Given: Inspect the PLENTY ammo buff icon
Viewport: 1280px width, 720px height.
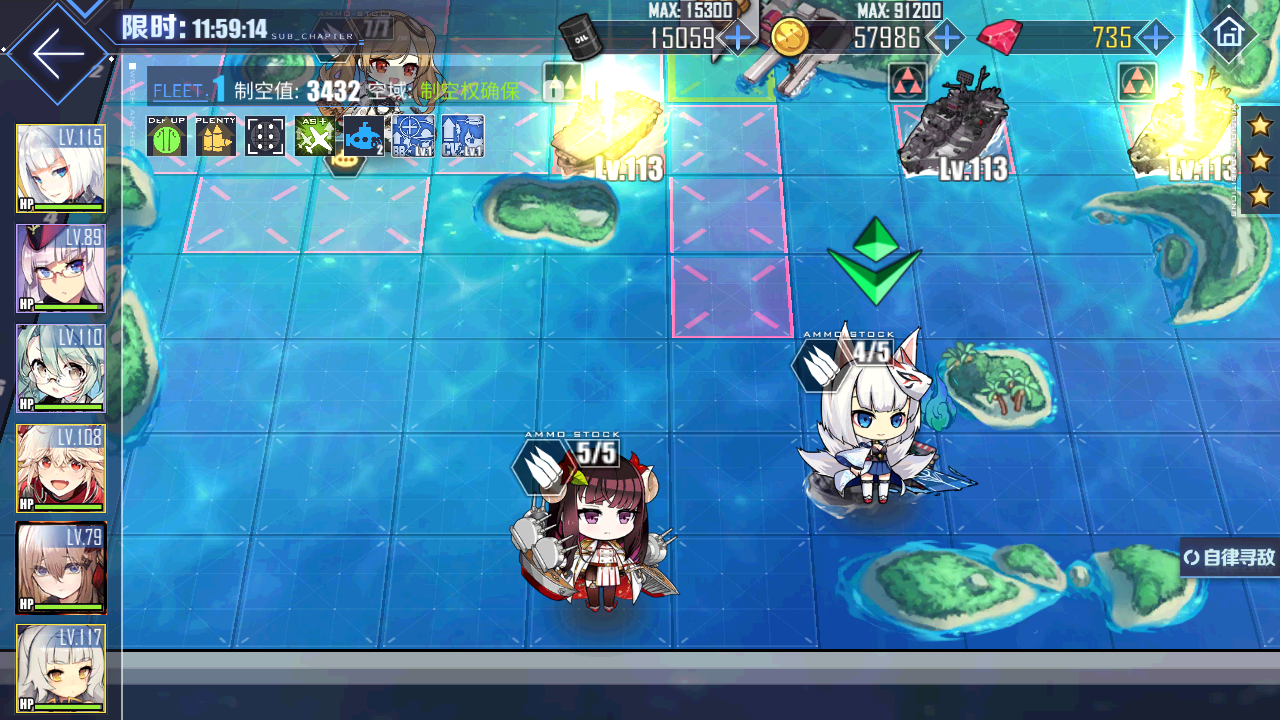Looking at the screenshot, I should pos(216,136).
